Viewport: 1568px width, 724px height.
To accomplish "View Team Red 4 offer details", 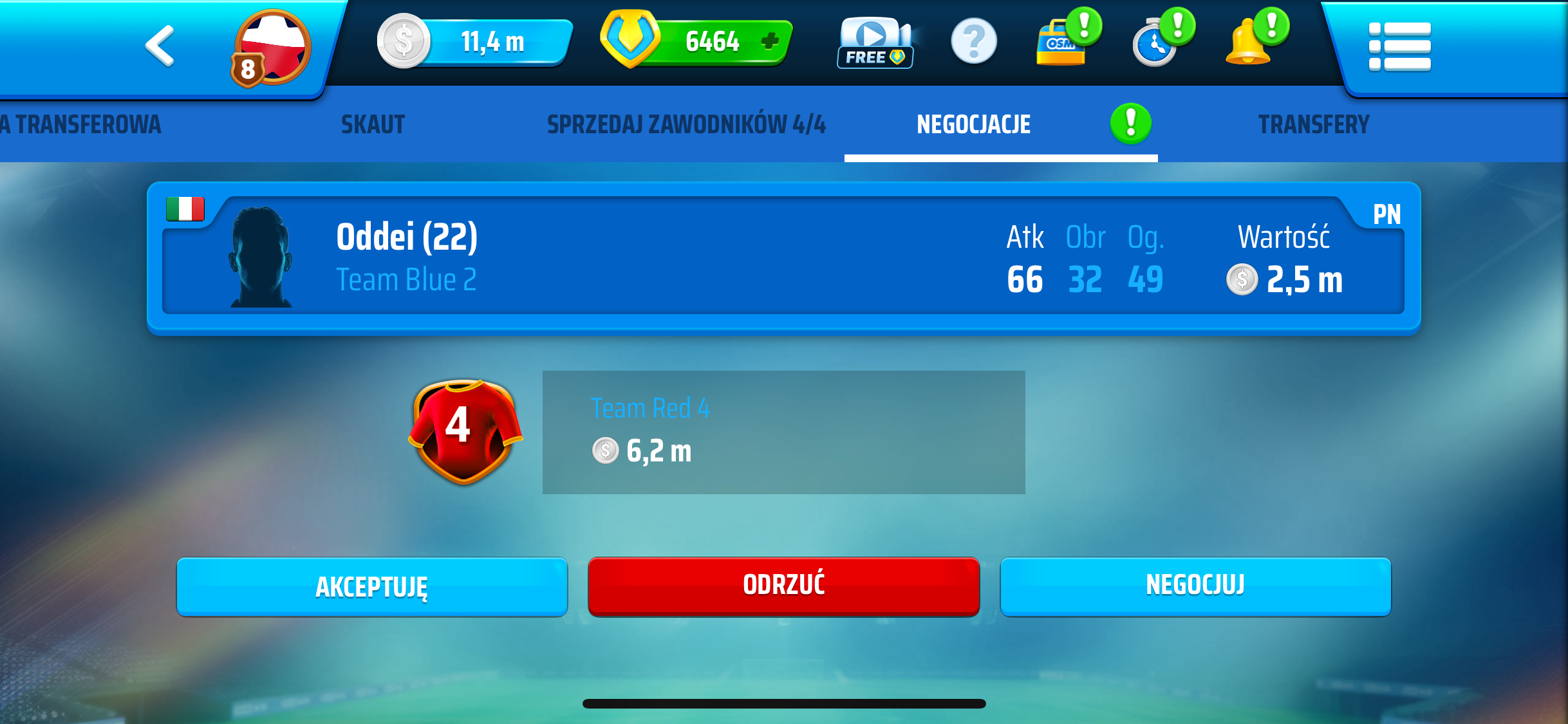I will 783,432.
